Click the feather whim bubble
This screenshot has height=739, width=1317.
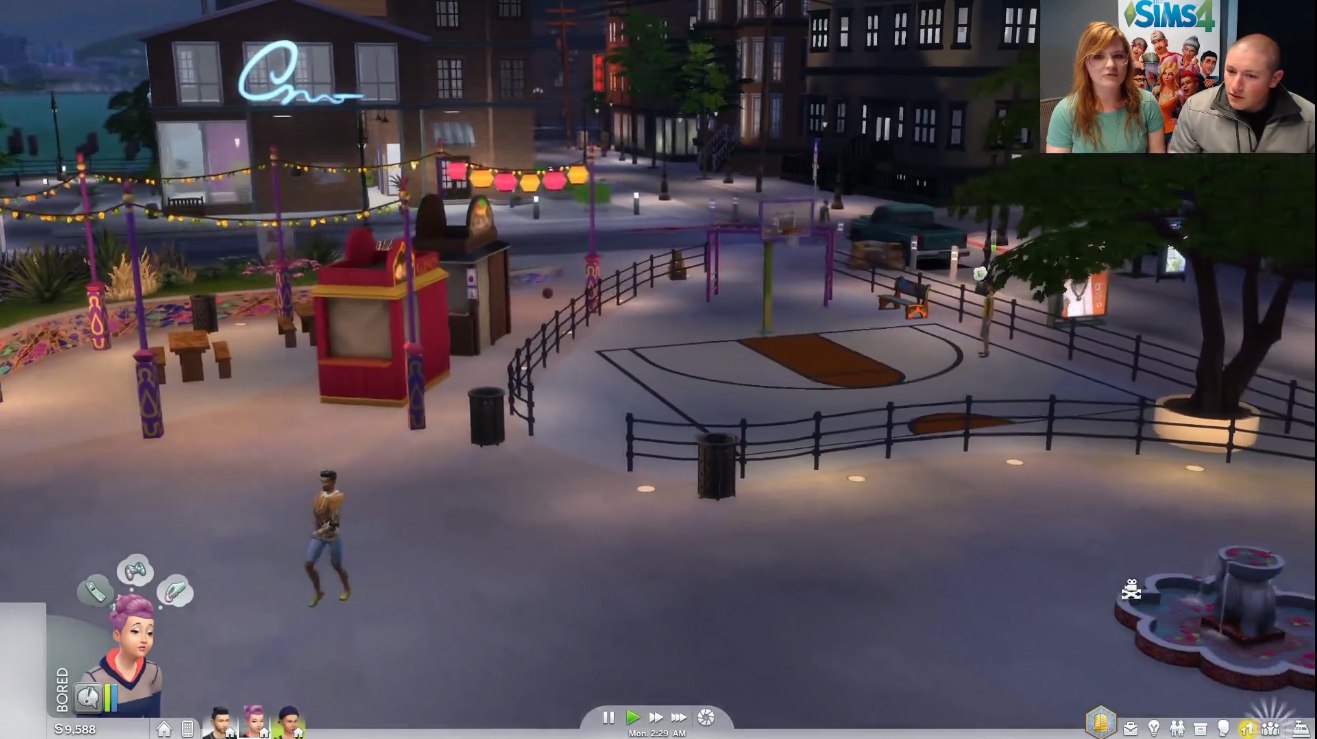point(175,592)
